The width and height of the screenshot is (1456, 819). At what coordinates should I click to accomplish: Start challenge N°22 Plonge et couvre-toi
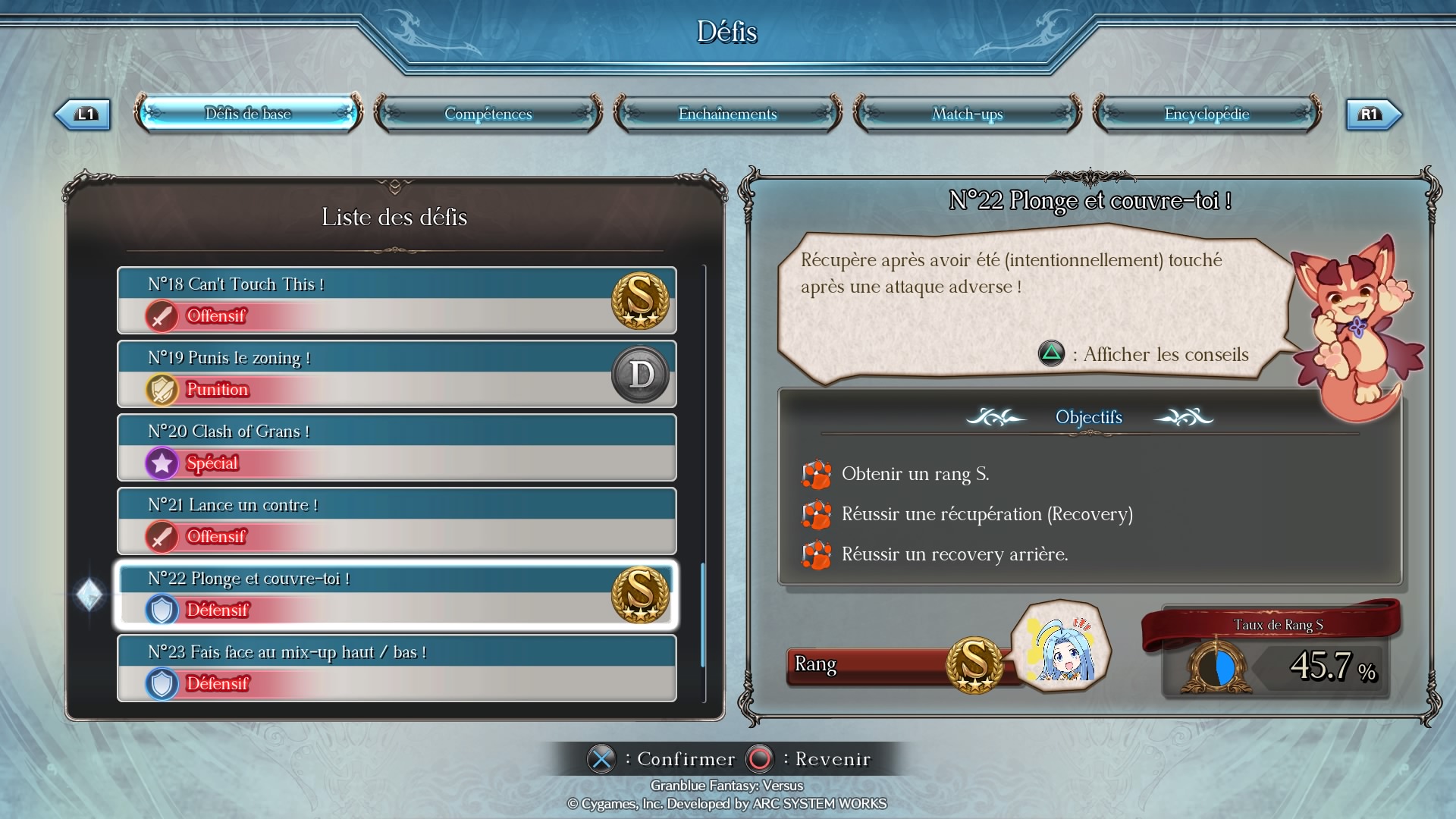coord(397,595)
